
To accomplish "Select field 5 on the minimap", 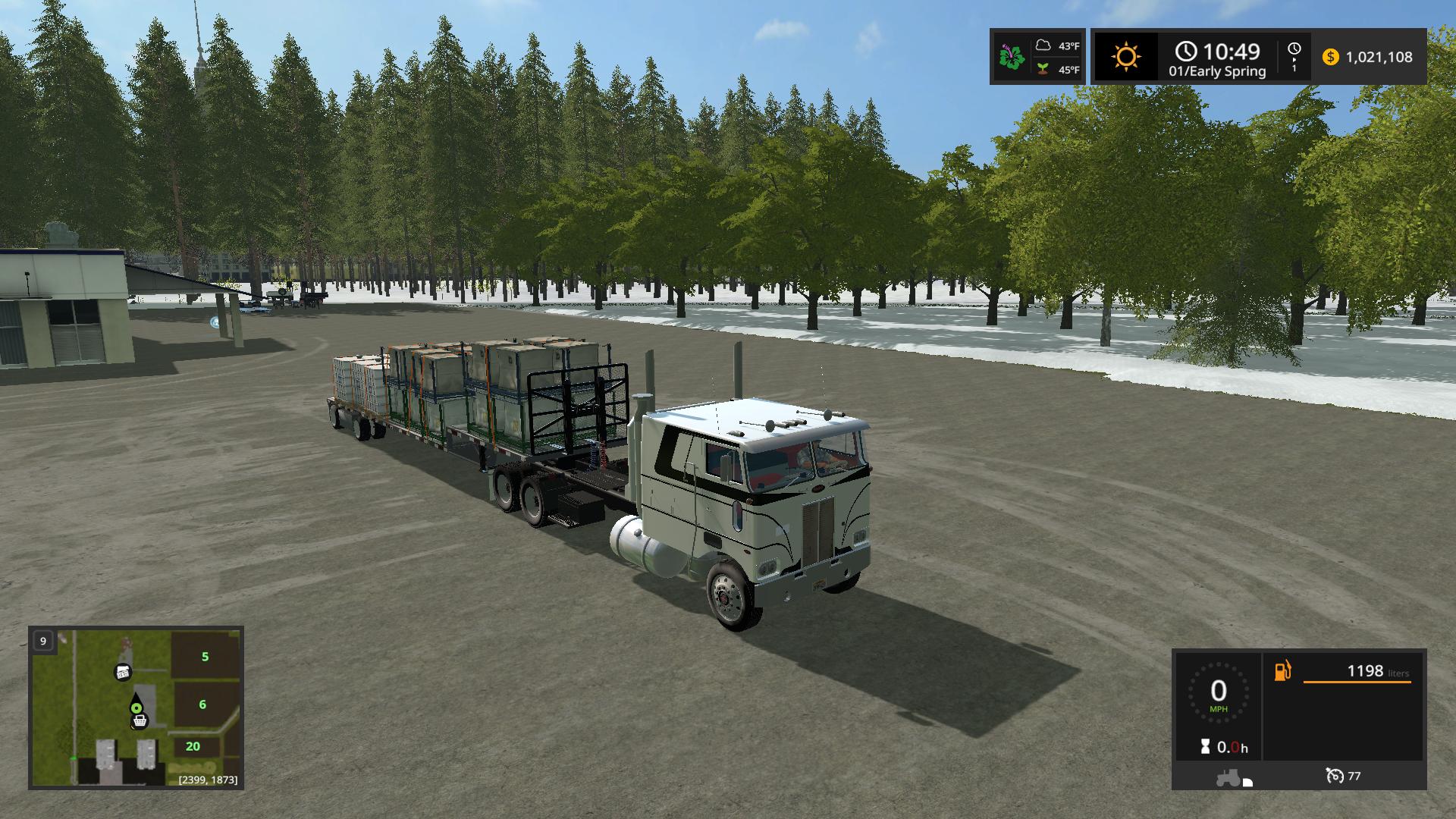I will (x=205, y=657).
